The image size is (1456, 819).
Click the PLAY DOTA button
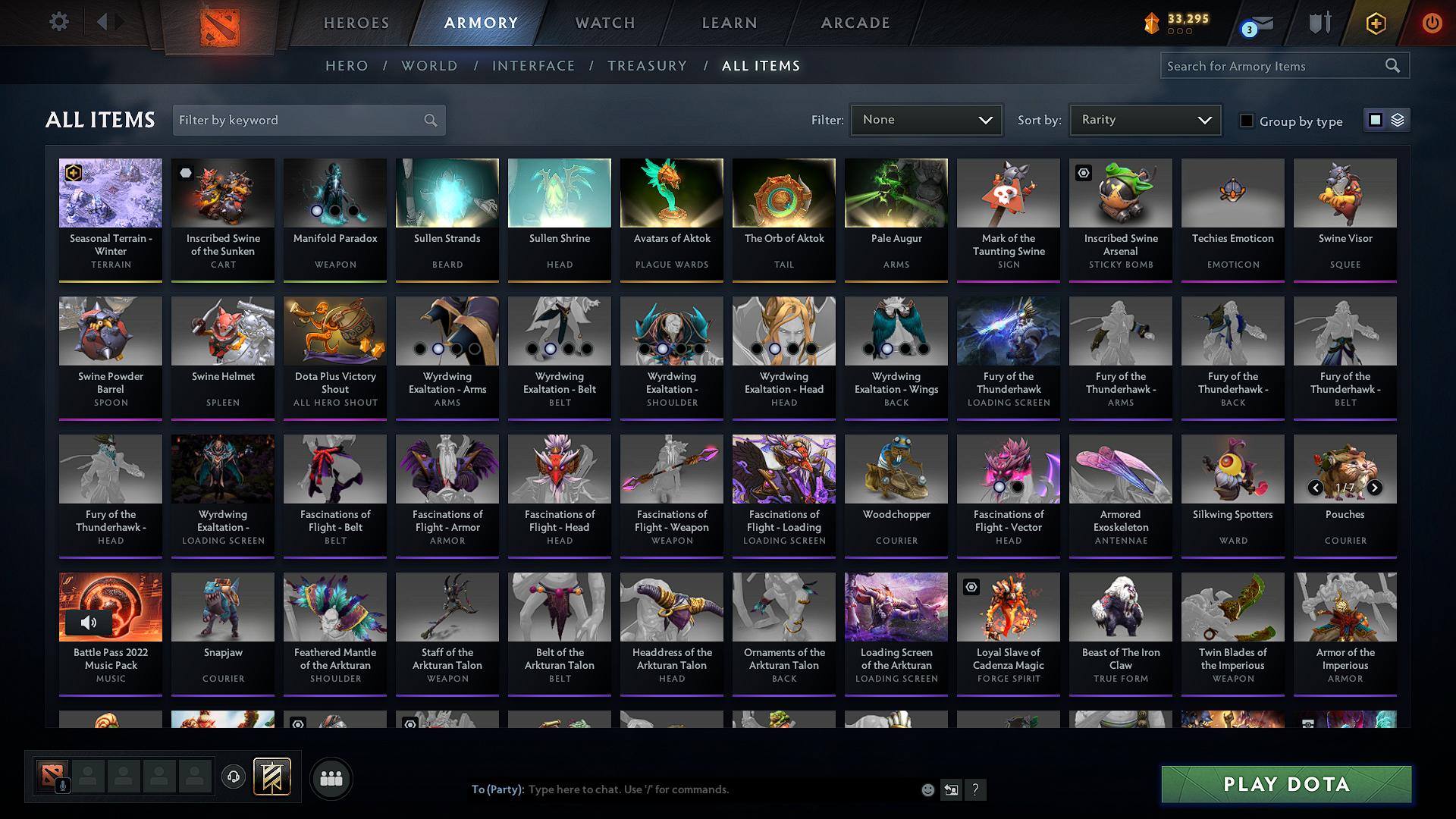click(1285, 784)
